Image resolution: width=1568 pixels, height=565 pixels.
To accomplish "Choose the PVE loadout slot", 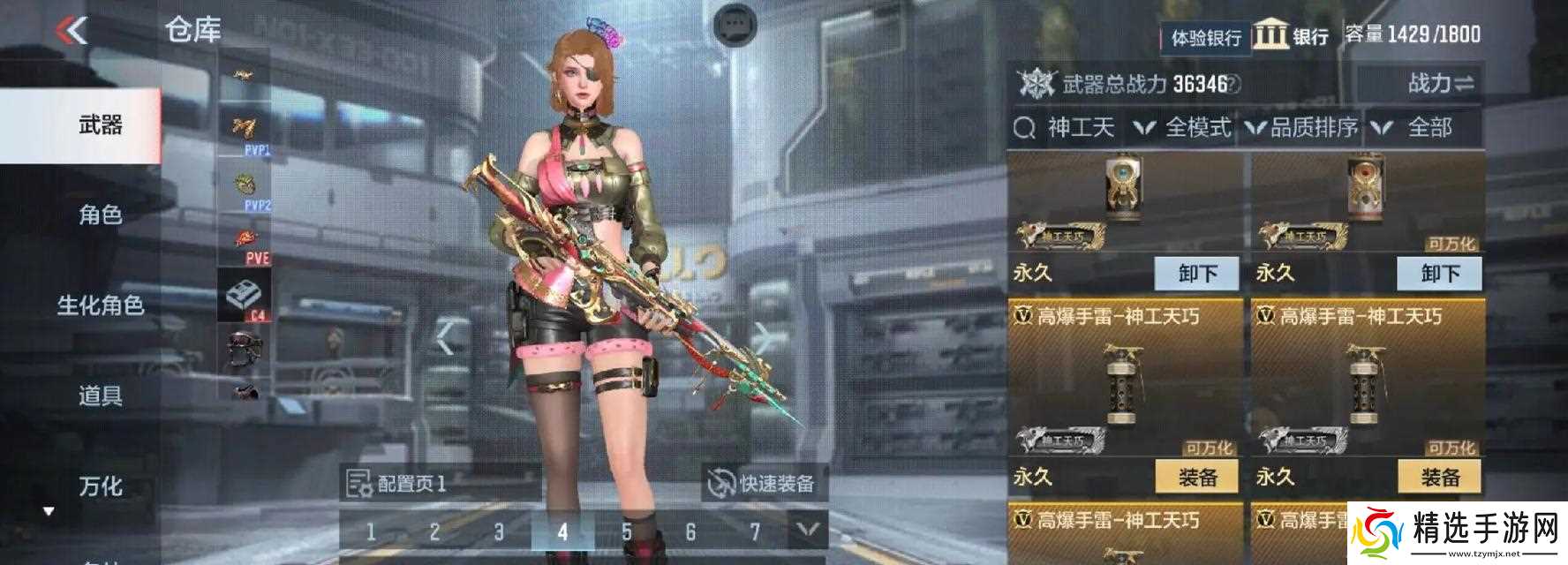I will (245, 244).
